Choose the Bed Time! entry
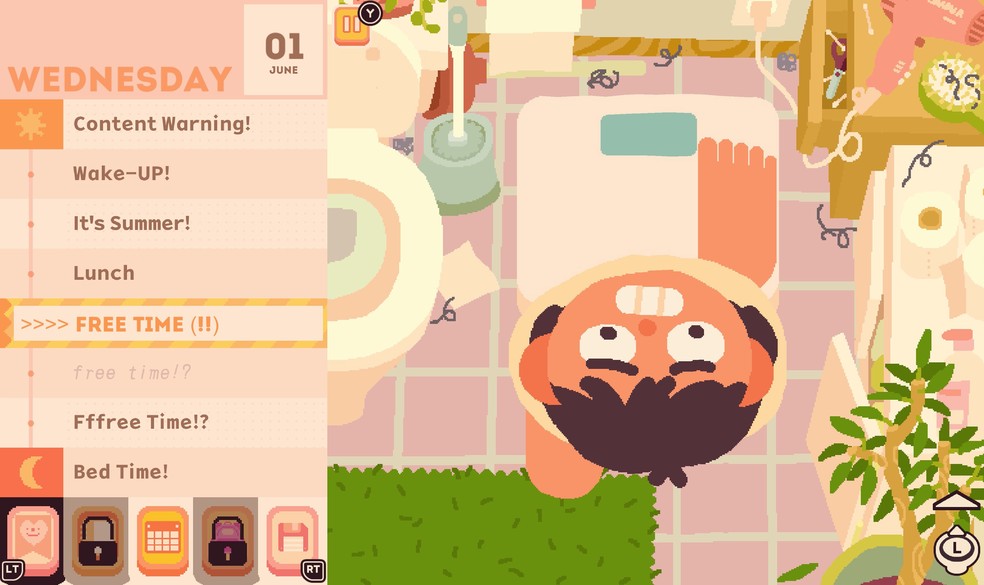The height and width of the screenshot is (585, 984). pyautogui.click(x=120, y=471)
